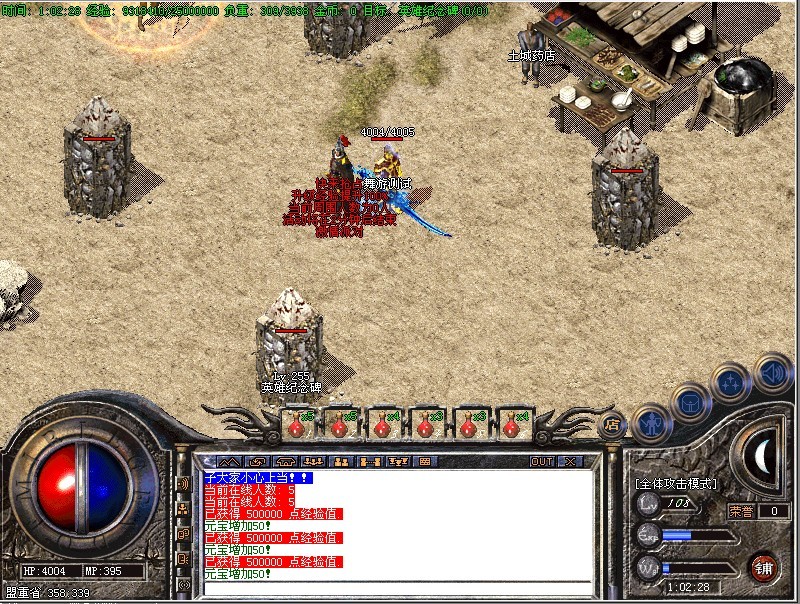Open the bag inventory icon
Viewport: 800px width, 604px height.
(691, 403)
